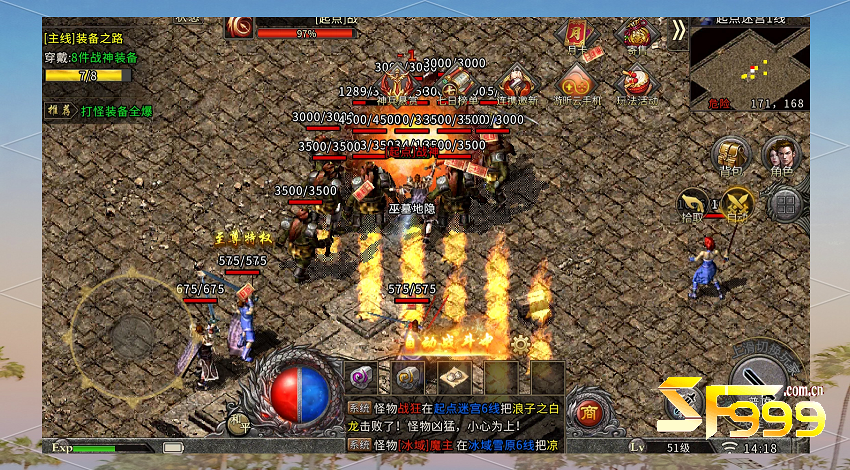Open the 商 shop button
This screenshot has width=850, height=470.
coord(591,412)
